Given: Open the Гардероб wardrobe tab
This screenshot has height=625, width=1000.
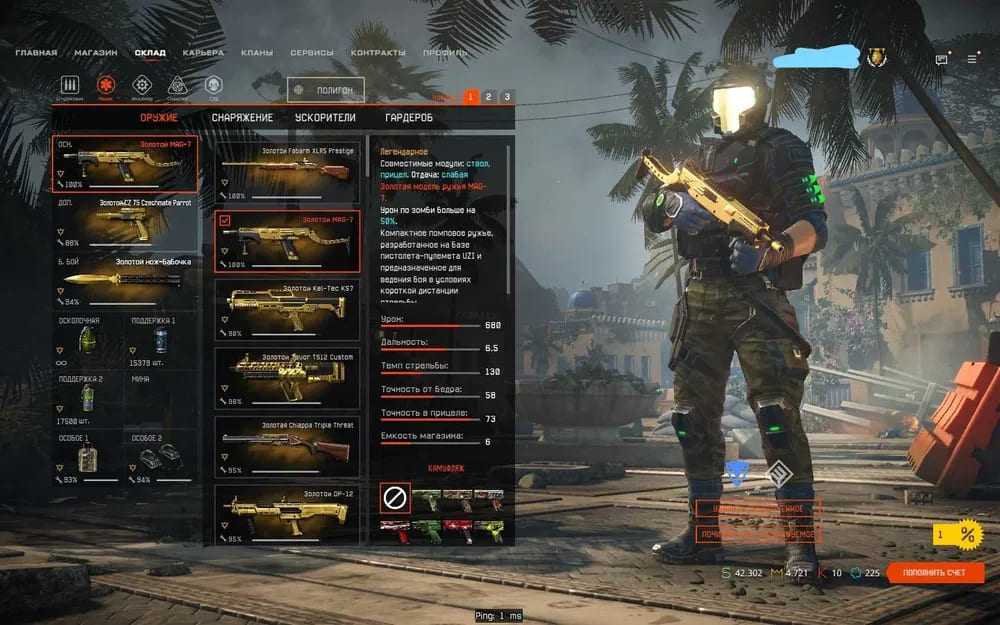Looking at the screenshot, I should [x=409, y=117].
